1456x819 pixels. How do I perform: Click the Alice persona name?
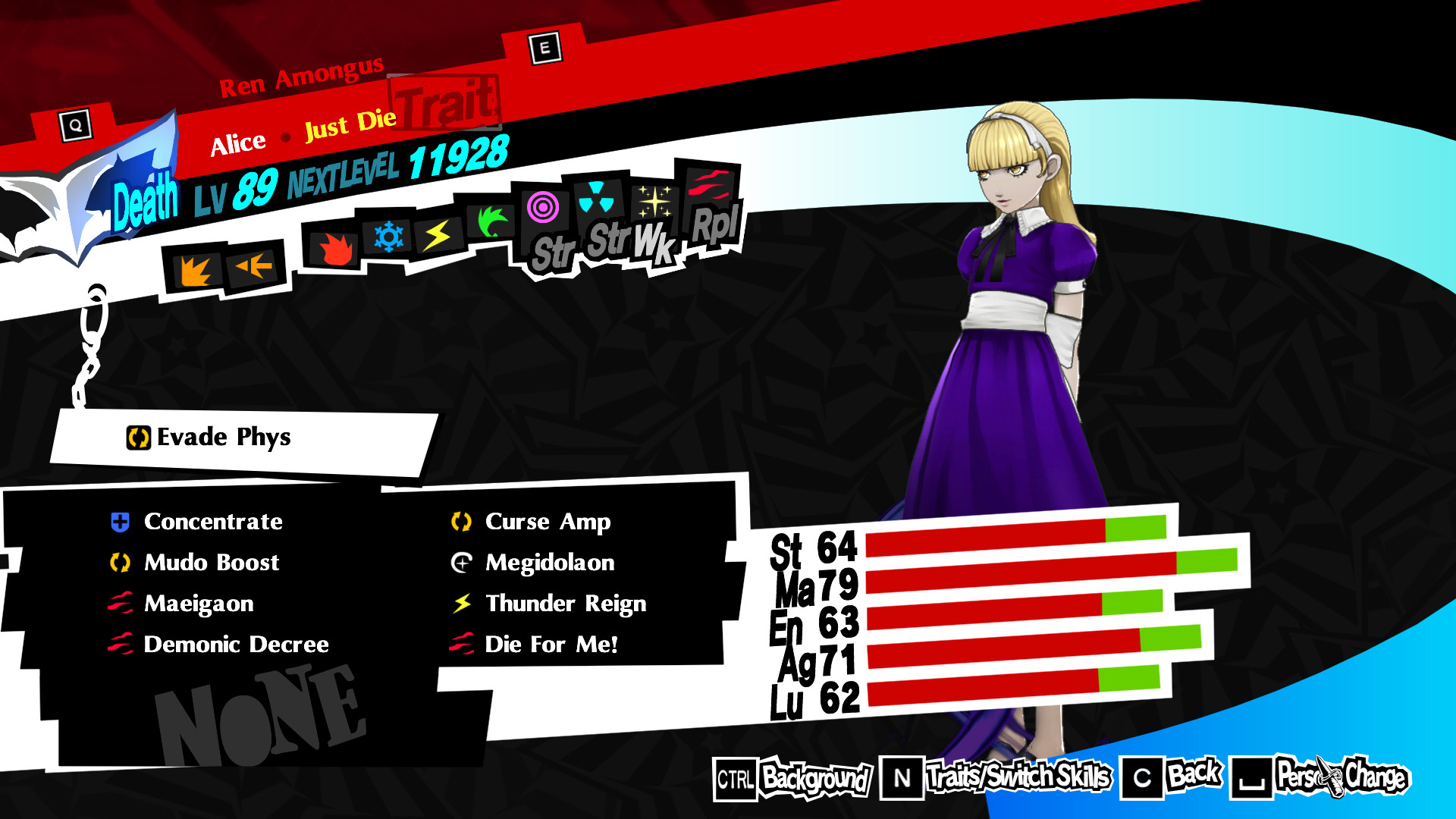237,140
